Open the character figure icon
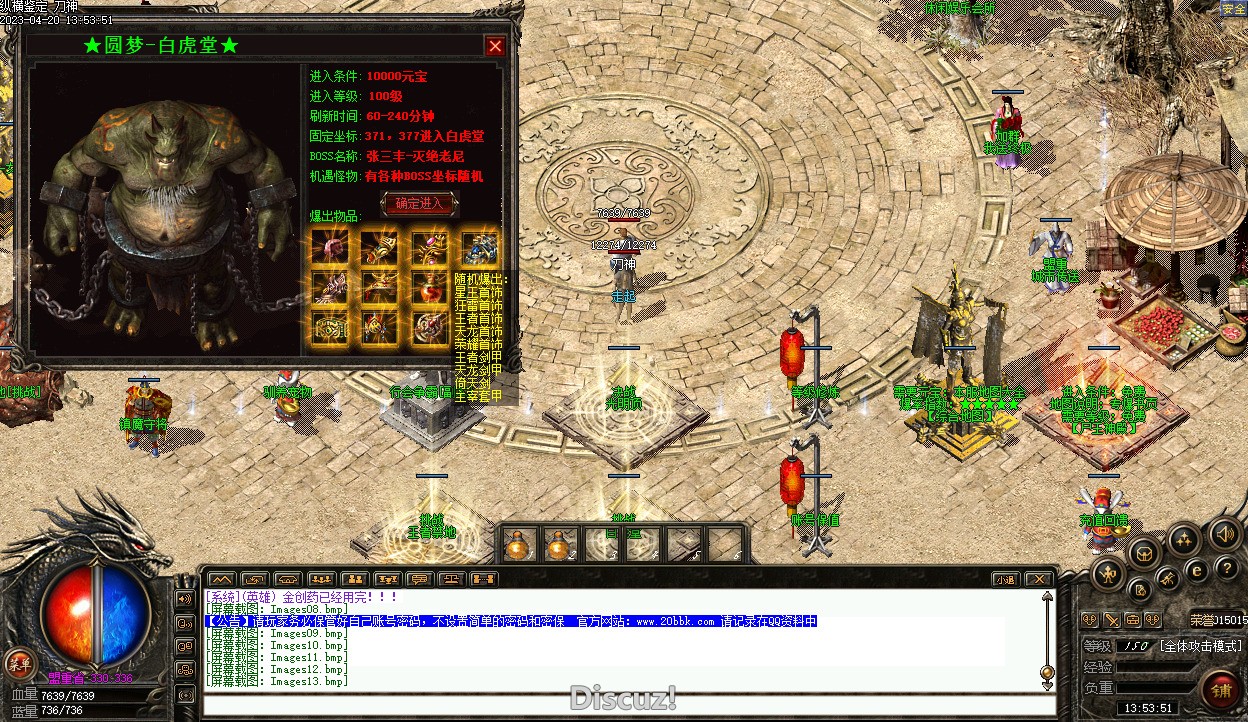Screen dimensions: 1248x722 tap(1108, 573)
